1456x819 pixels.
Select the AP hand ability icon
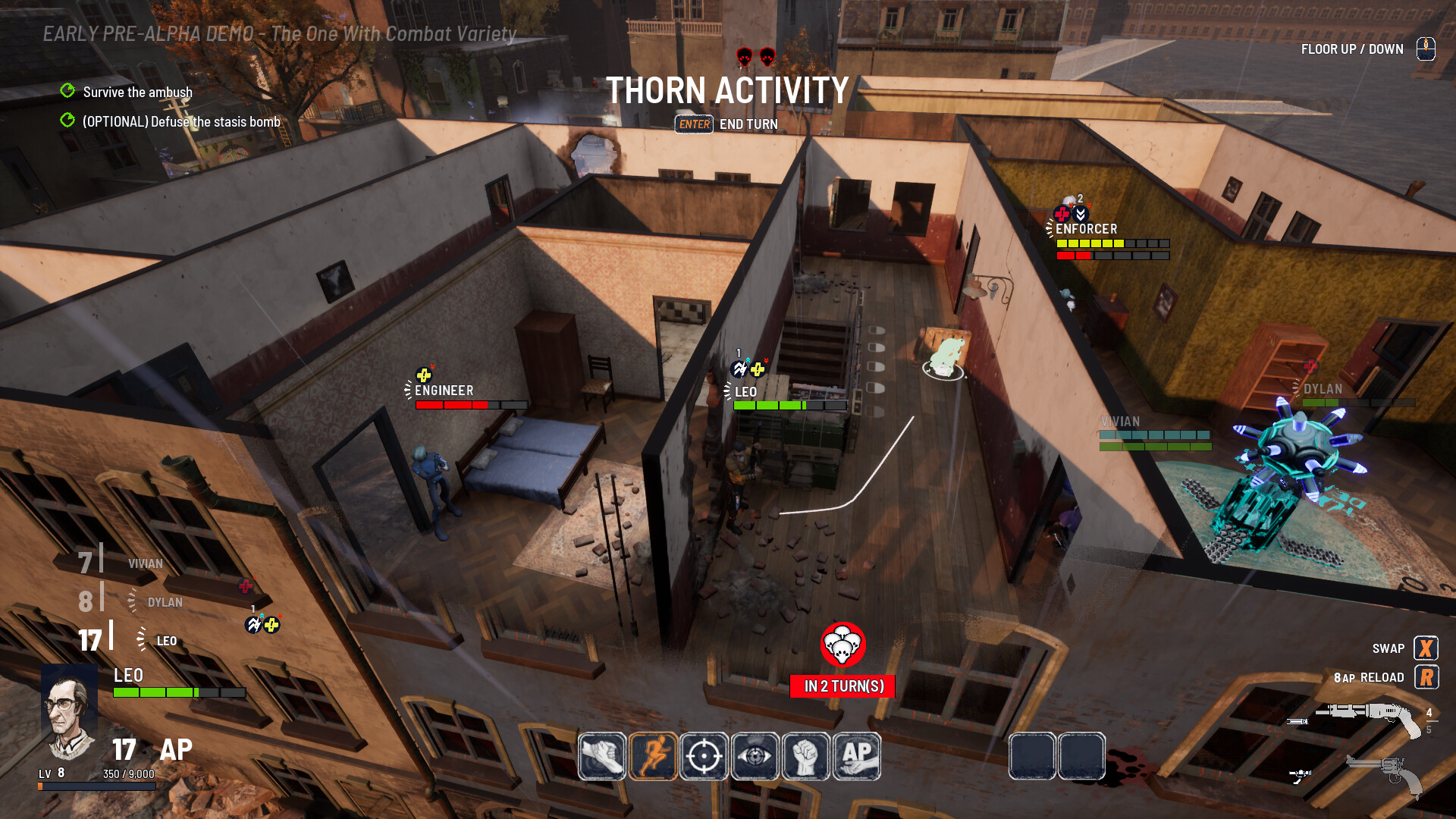click(857, 756)
